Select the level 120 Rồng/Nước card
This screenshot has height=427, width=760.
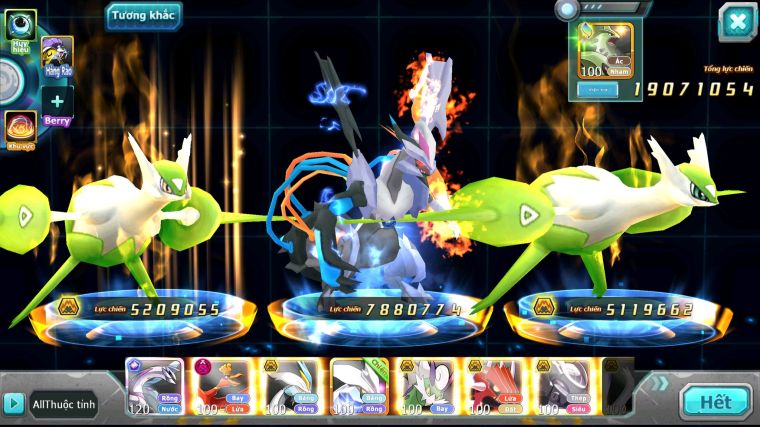tap(155, 386)
